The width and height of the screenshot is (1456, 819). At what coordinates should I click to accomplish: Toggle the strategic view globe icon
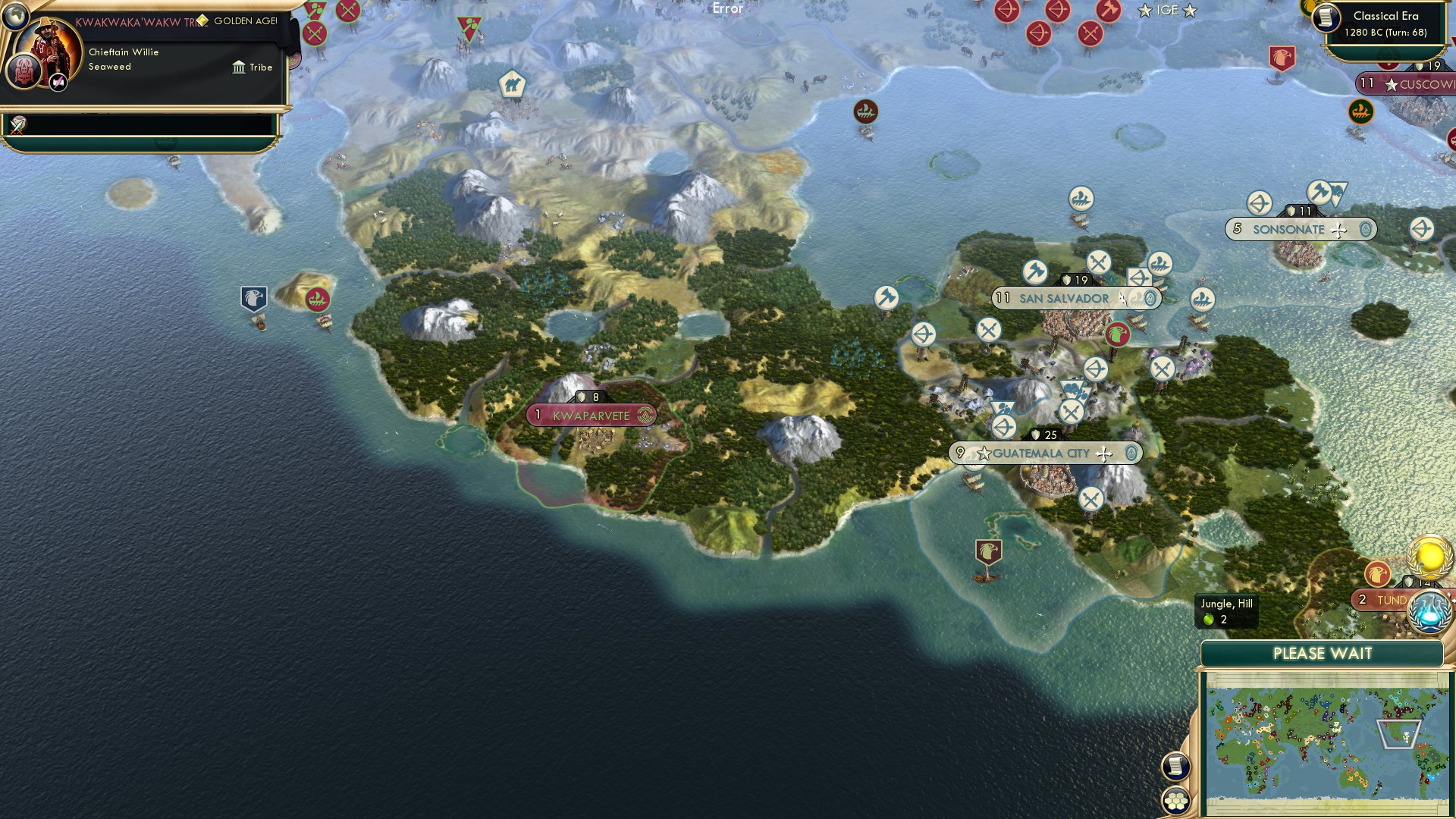point(16,17)
